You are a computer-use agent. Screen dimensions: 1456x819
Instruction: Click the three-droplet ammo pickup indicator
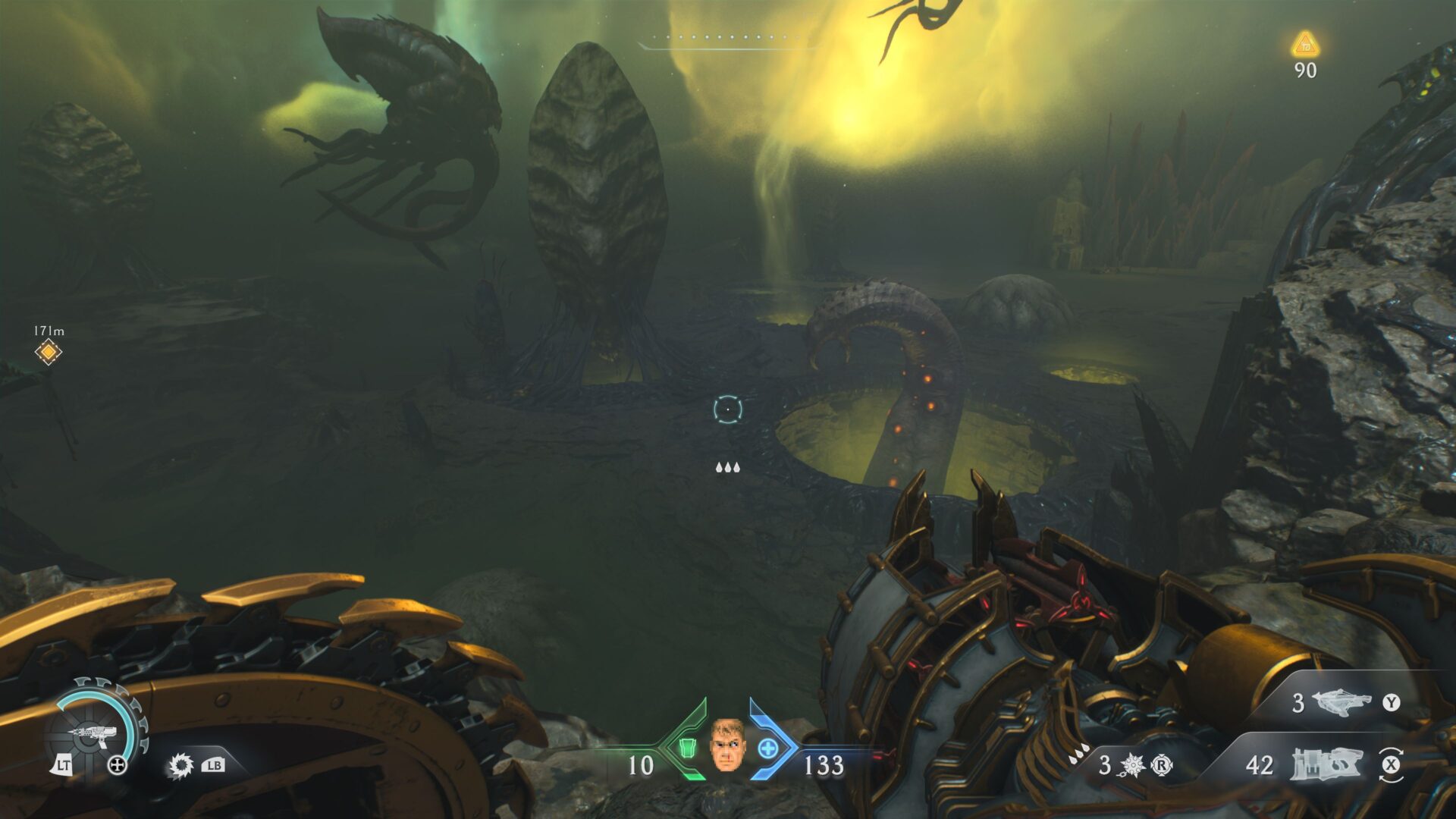728,468
